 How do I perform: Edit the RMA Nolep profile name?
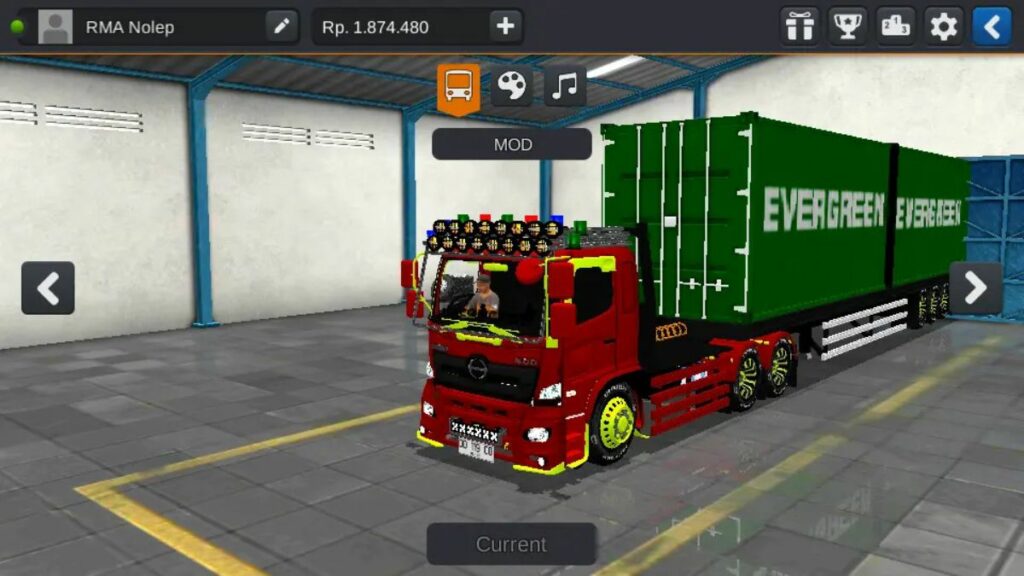[x=282, y=27]
